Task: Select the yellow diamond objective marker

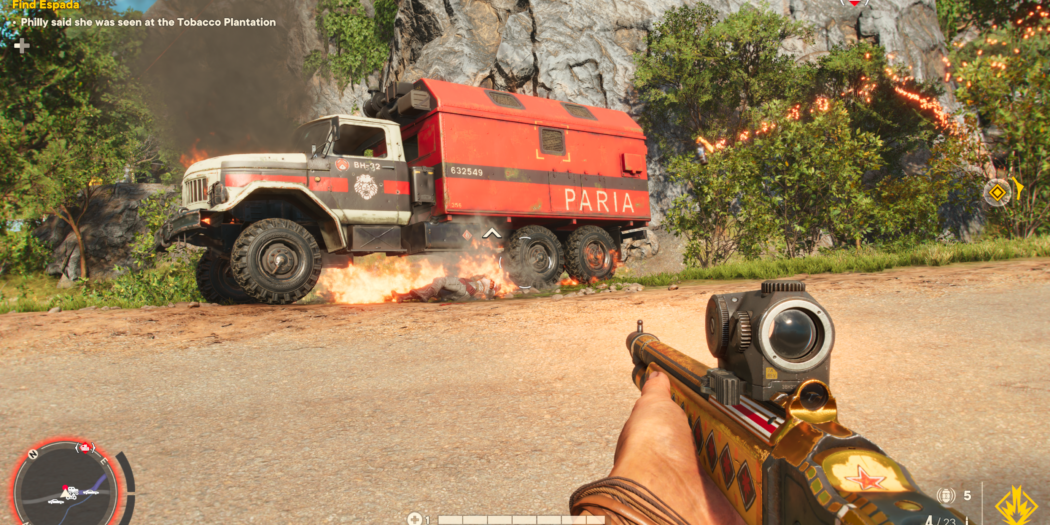Action: 996,192
